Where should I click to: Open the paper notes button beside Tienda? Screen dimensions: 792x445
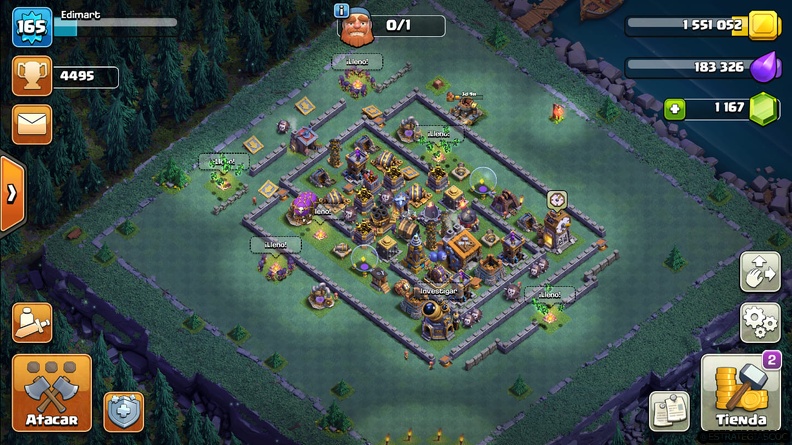coord(669,409)
